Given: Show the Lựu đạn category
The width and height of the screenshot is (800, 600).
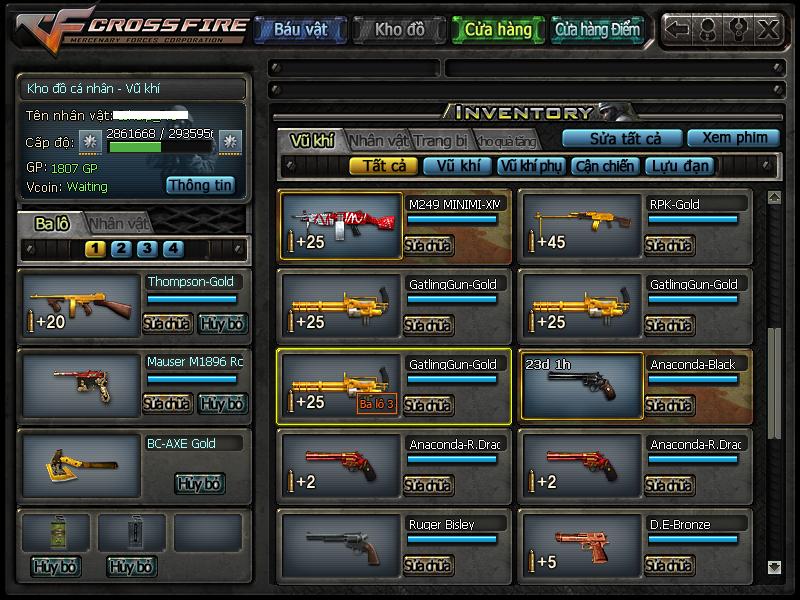Looking at the screenshot, I should point(678,166).
